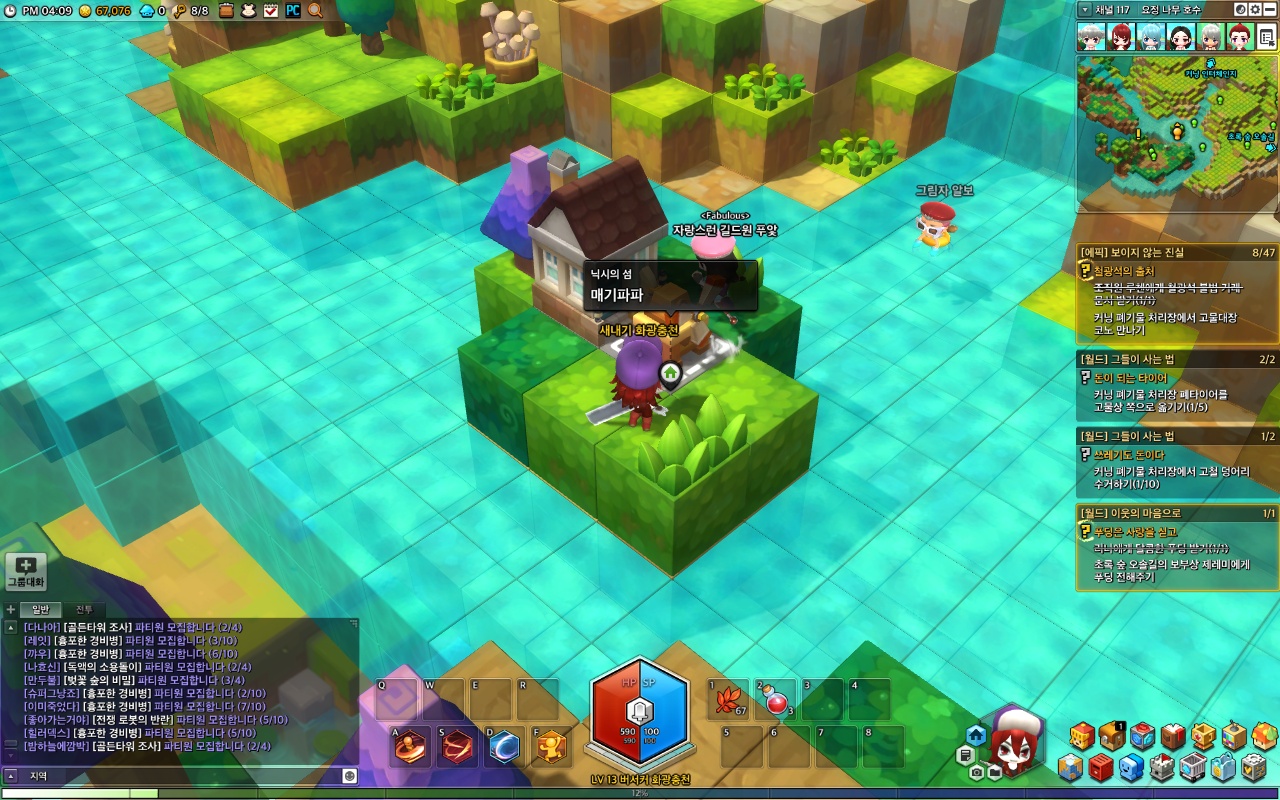This screenshot has height=800, width=1280.
Task: Open the calendar checkmark icon
Action: click(x=271, y=10)
